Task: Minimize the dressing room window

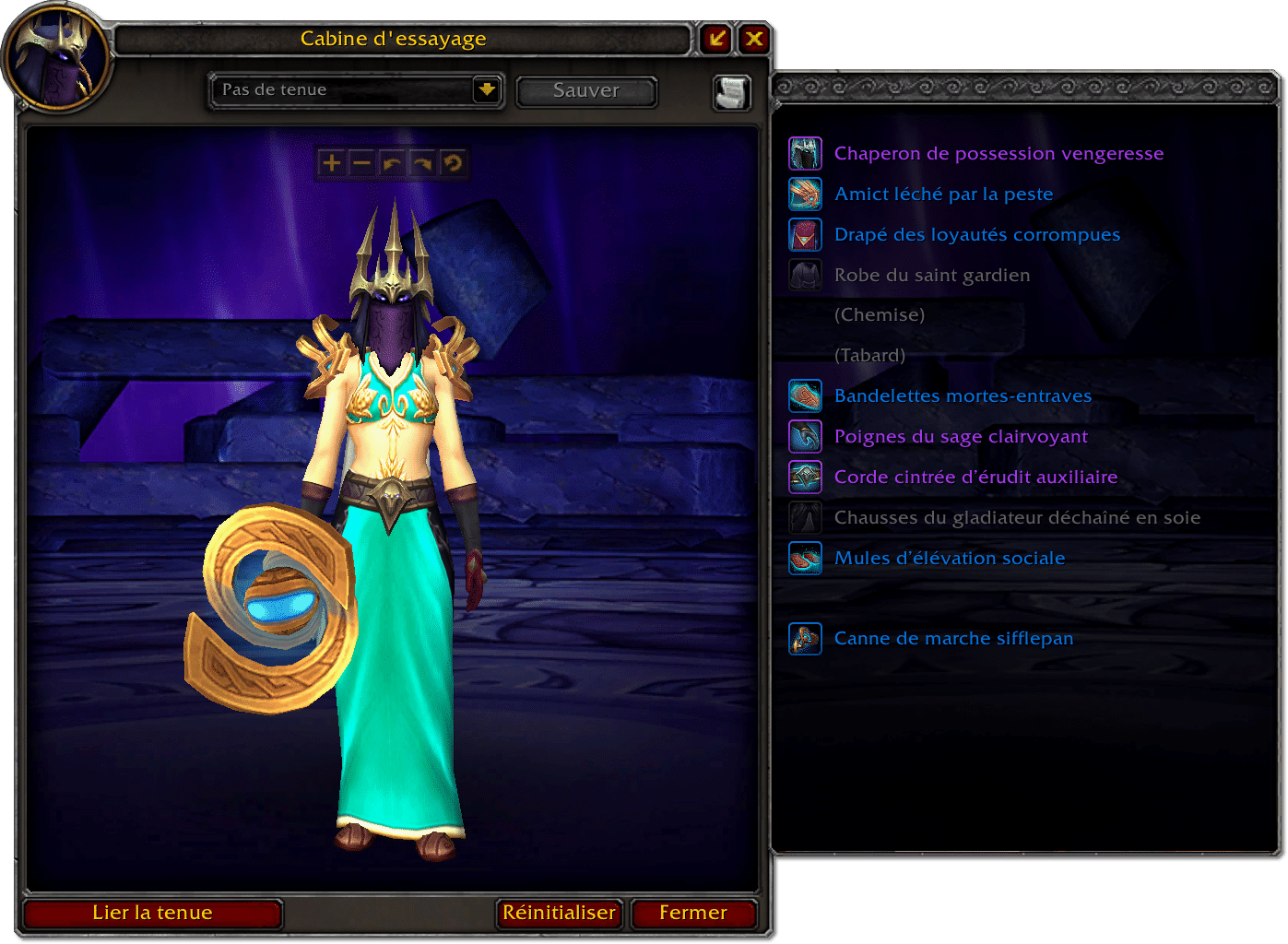Action: [x=716, y=39]
